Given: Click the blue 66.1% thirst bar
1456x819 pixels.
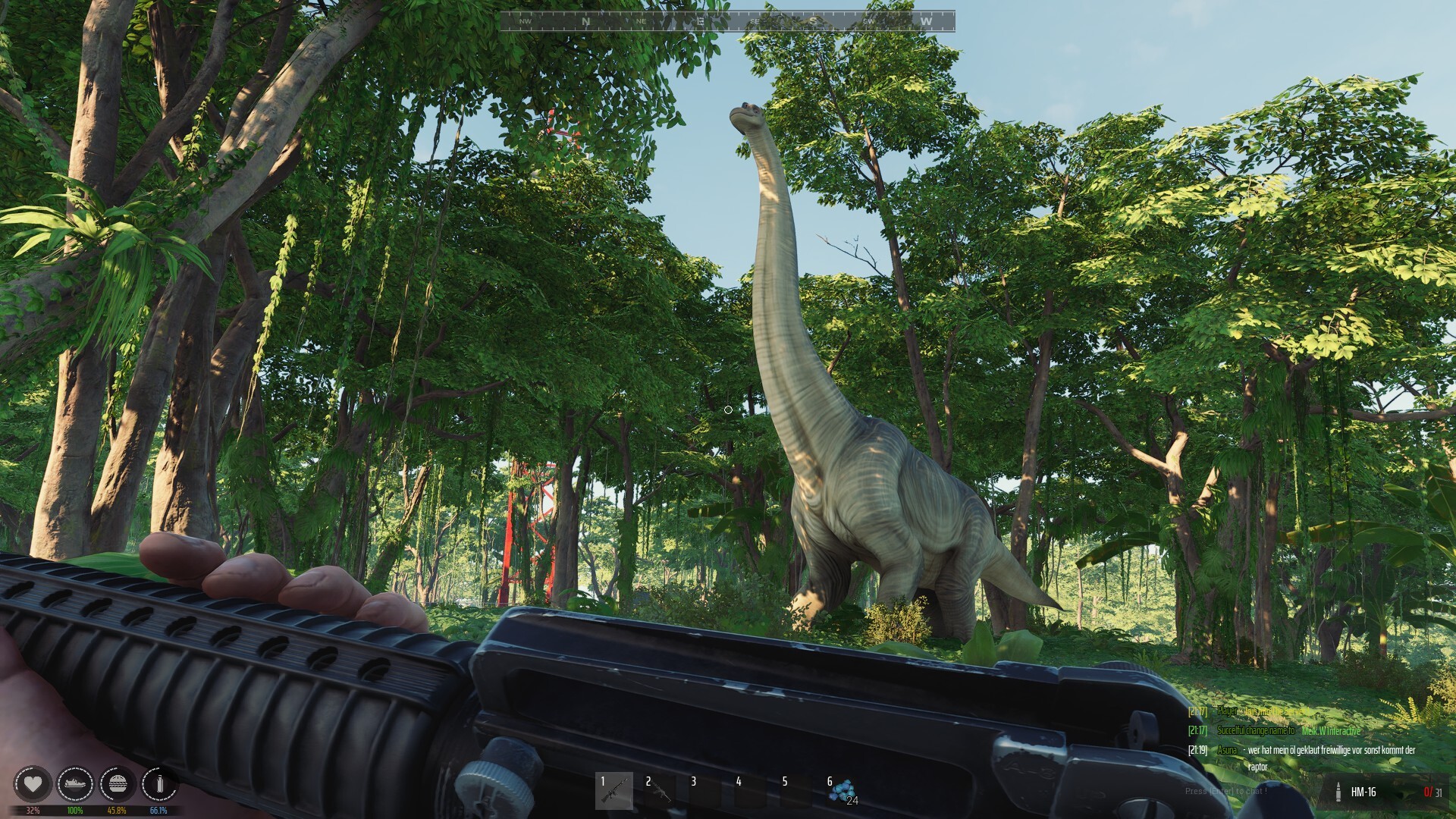Looking at the screenshot, I should pyautogui.click(x=158, y=809).
